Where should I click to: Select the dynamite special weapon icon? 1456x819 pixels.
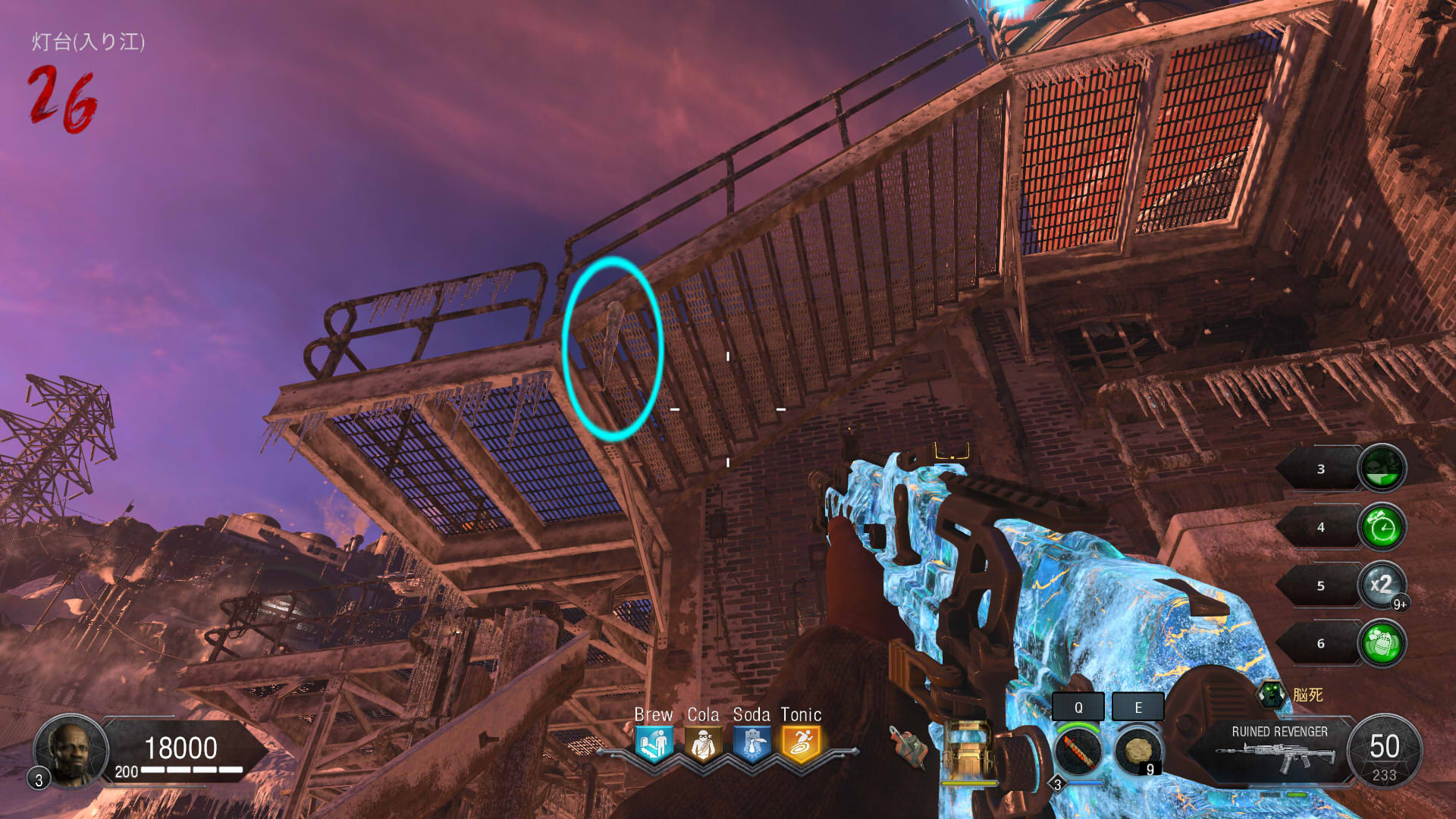pos(1078,751)
